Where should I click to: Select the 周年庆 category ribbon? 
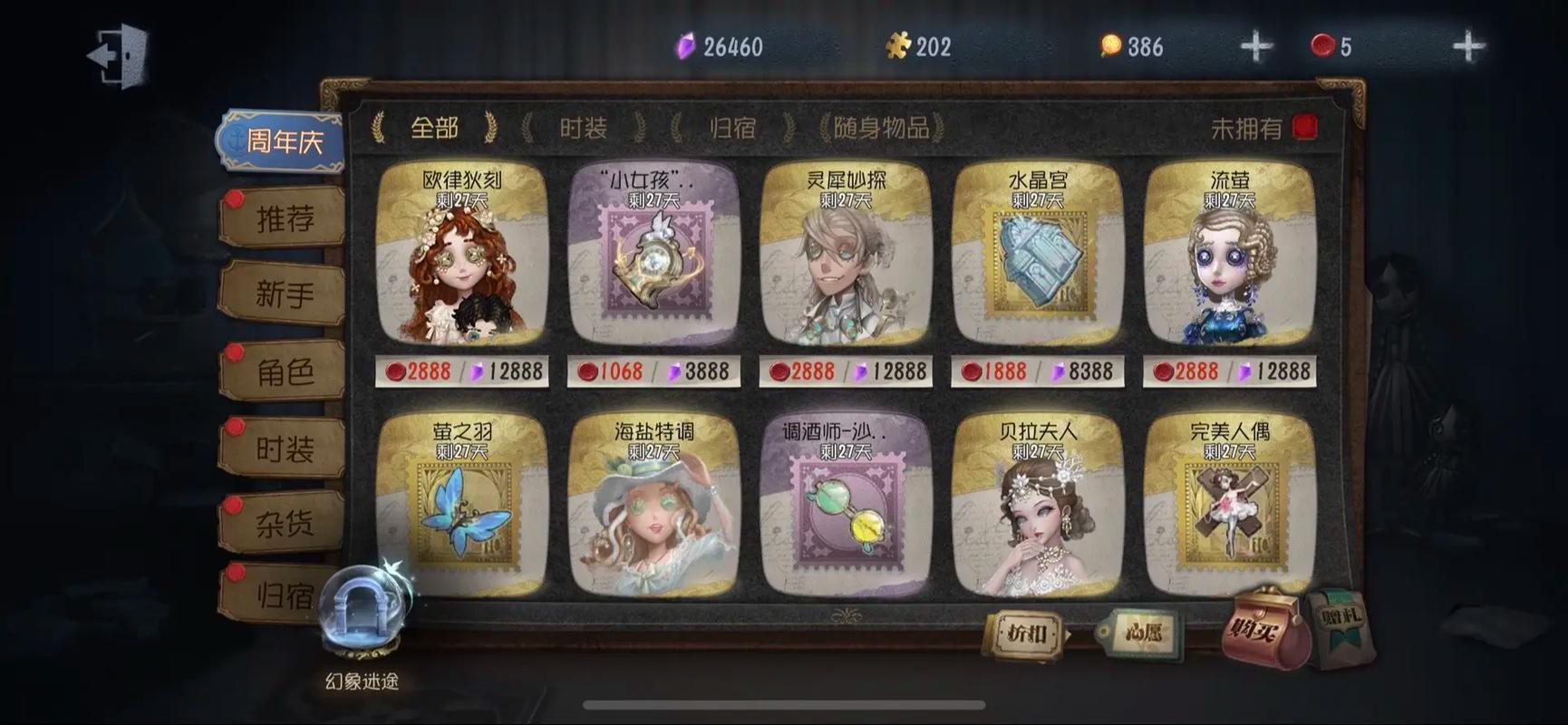coord(281,142)
